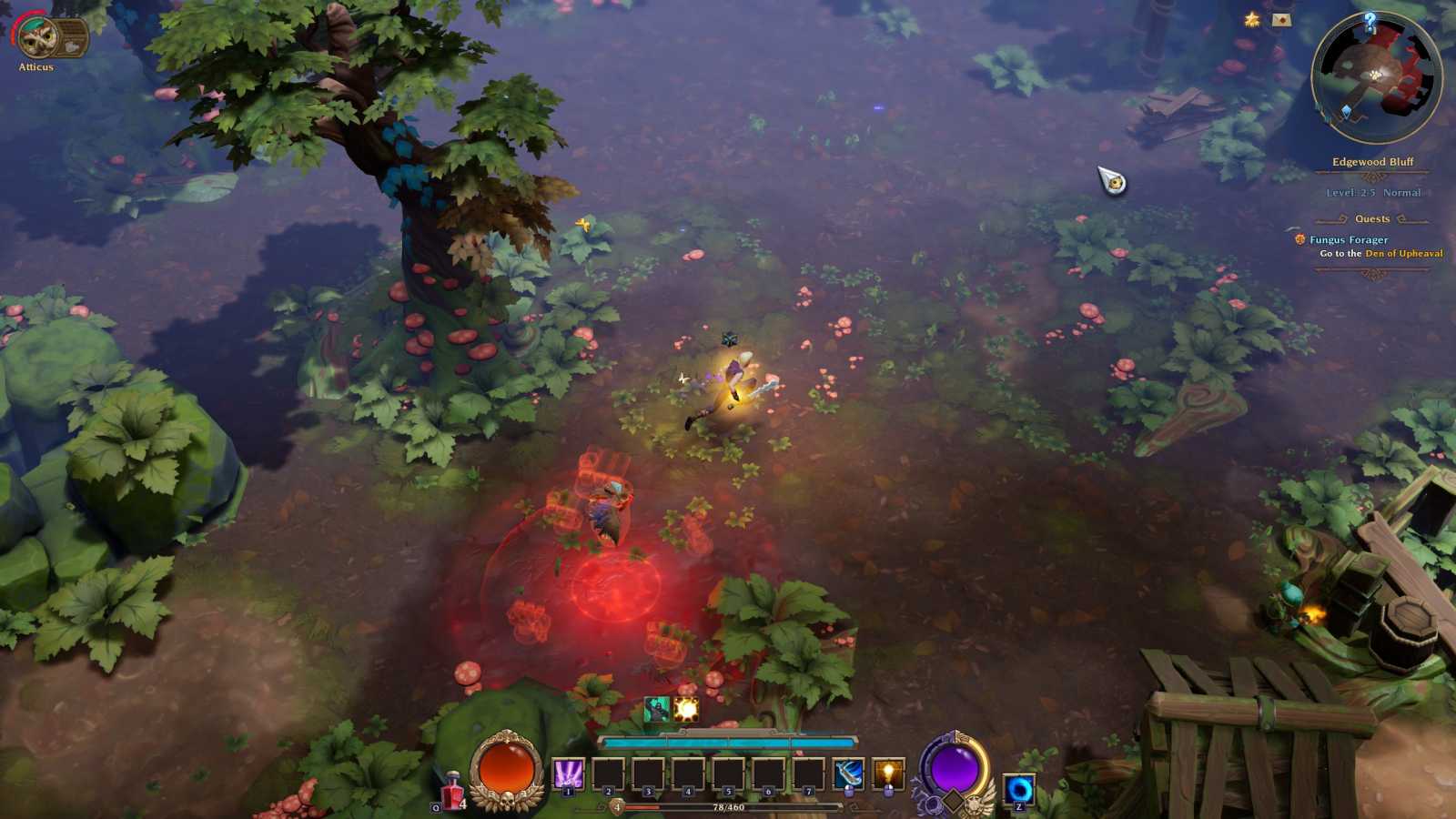Click the star icon beside the minimap

coord(1251,18)
